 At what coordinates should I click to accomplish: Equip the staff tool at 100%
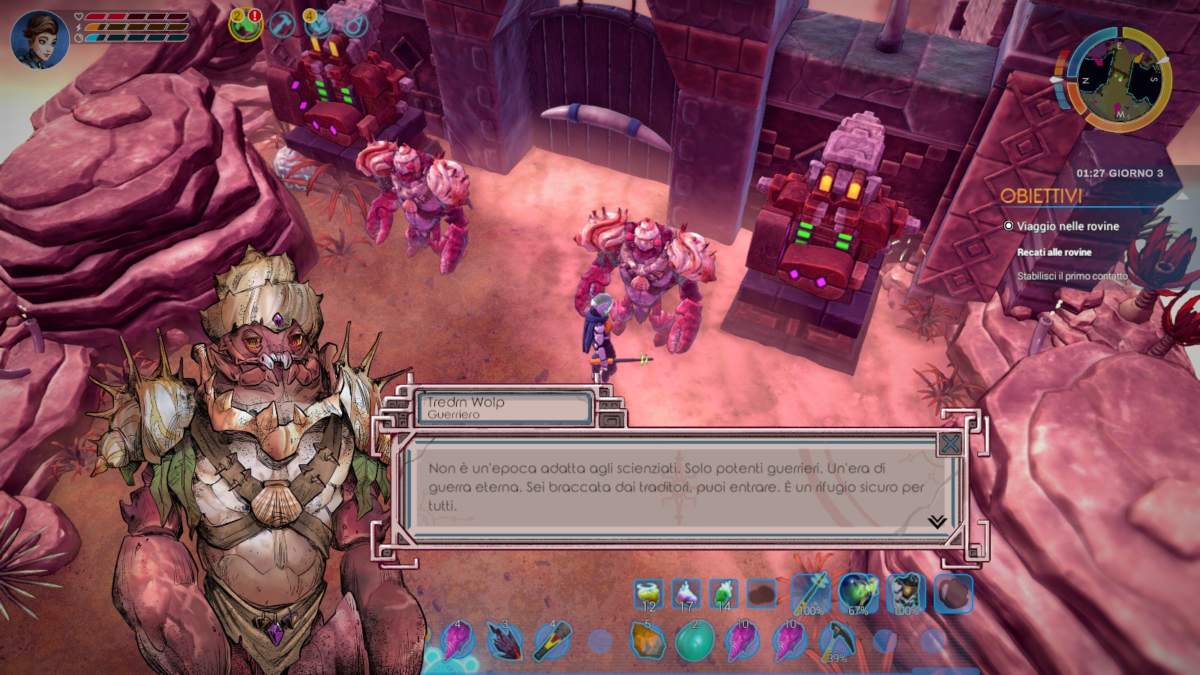(810, 593)
